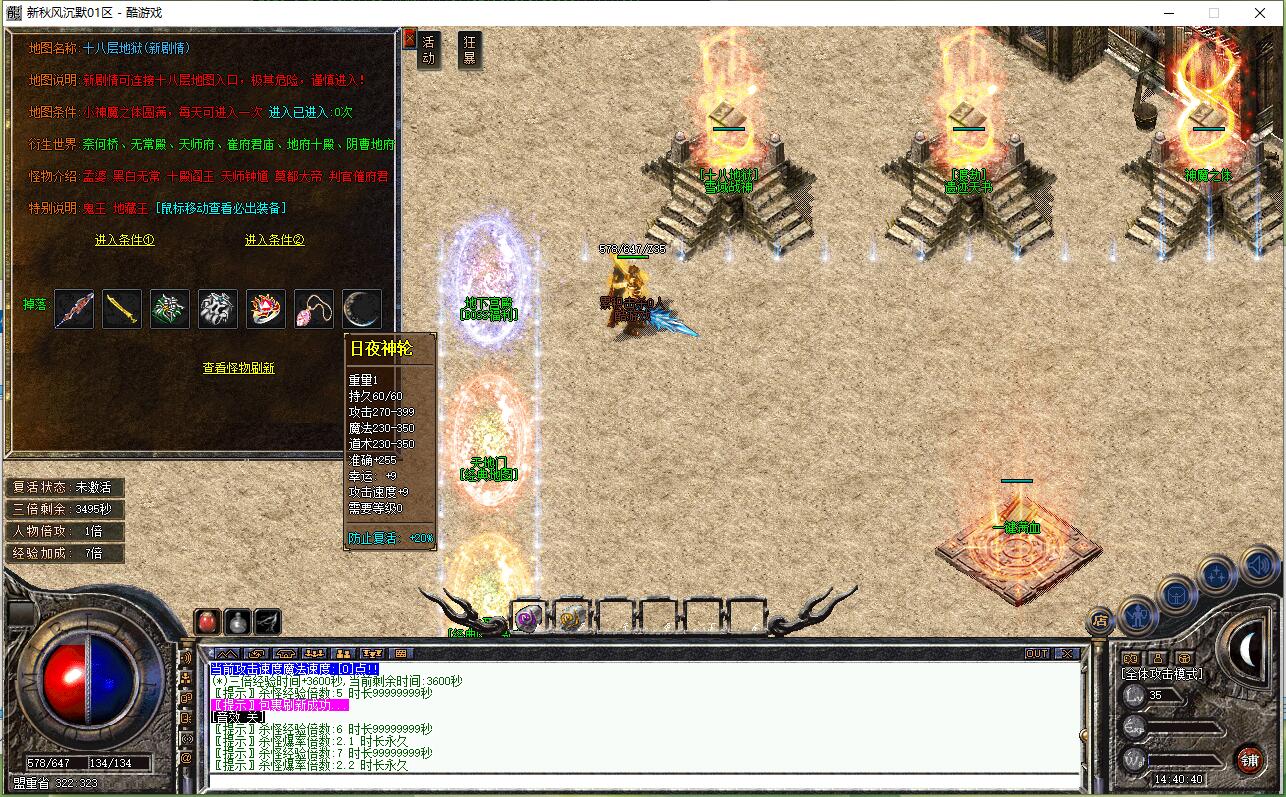Image resolution: width=1286 pixels, height=797 pixels.
Task: Open the red 铺 stall button
Action: click(x=1249, y=759)
